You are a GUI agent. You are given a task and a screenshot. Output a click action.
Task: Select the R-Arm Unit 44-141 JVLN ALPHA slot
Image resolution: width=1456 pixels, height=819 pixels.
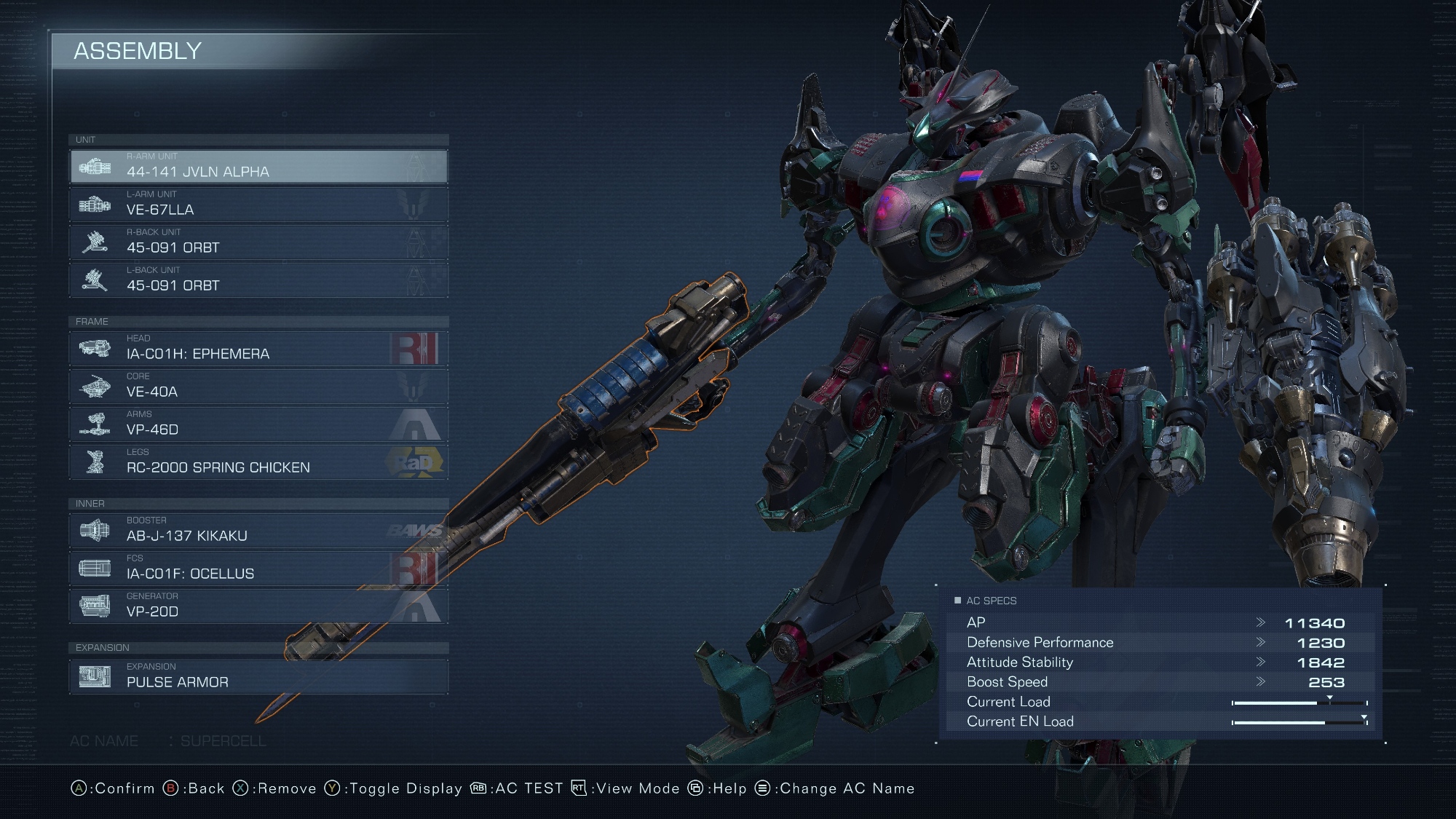pos(258,167)
